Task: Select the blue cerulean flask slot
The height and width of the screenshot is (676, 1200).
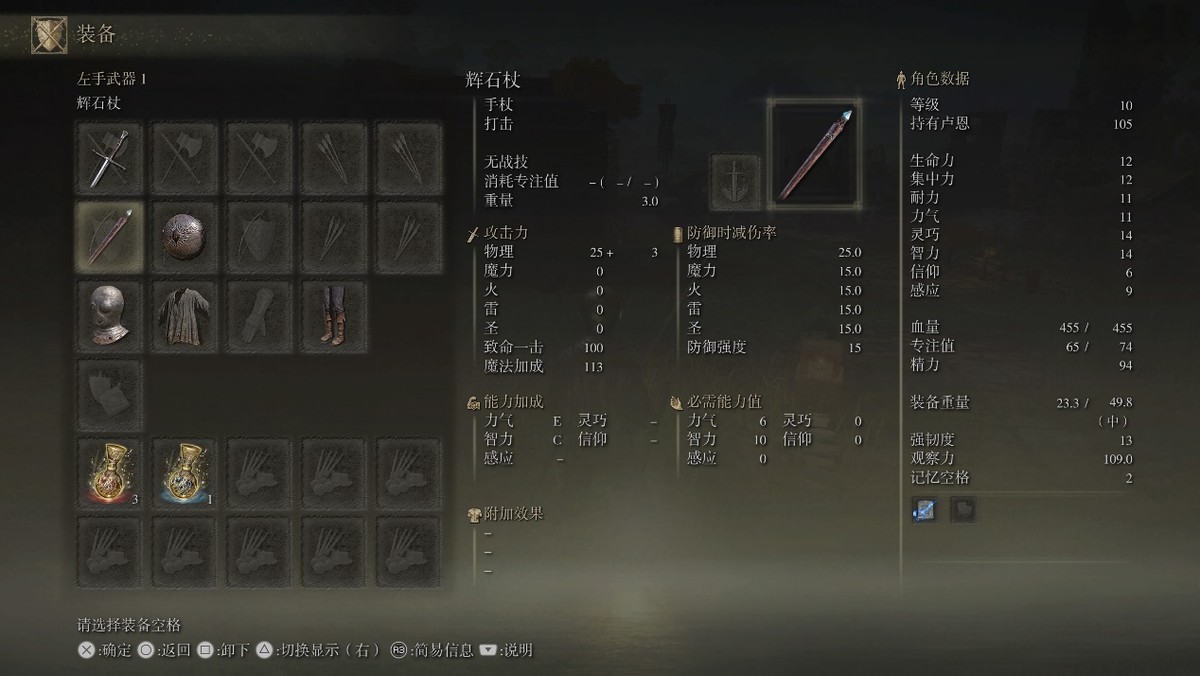Action: pyautogui.click(x=185, y=472)
